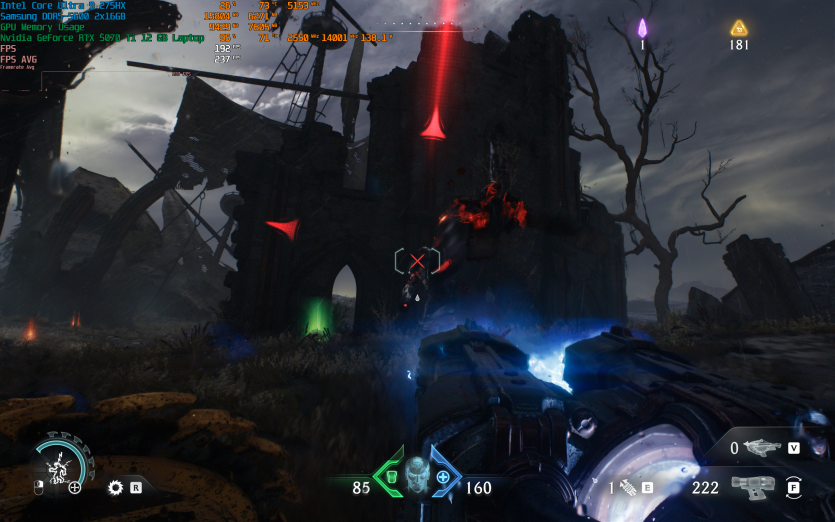Viewport: 835px width, 522px height.
Task: Select the equipped heavy gun icon
Action: point(753,487)
